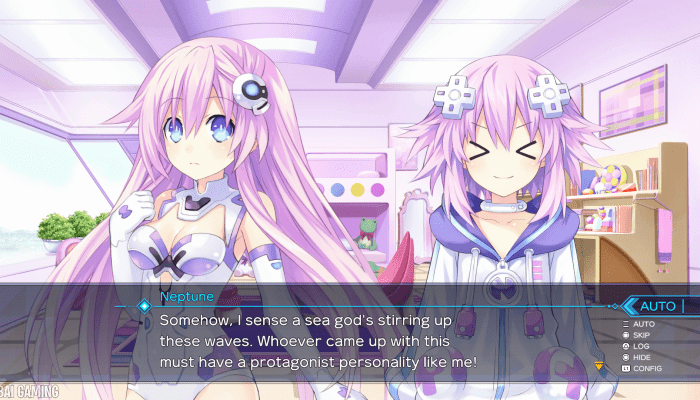700x400 pixels.
Task: Choose SKIP to fast-forward the dialogue
Action: pyautogui.click(x=643, y=335)
